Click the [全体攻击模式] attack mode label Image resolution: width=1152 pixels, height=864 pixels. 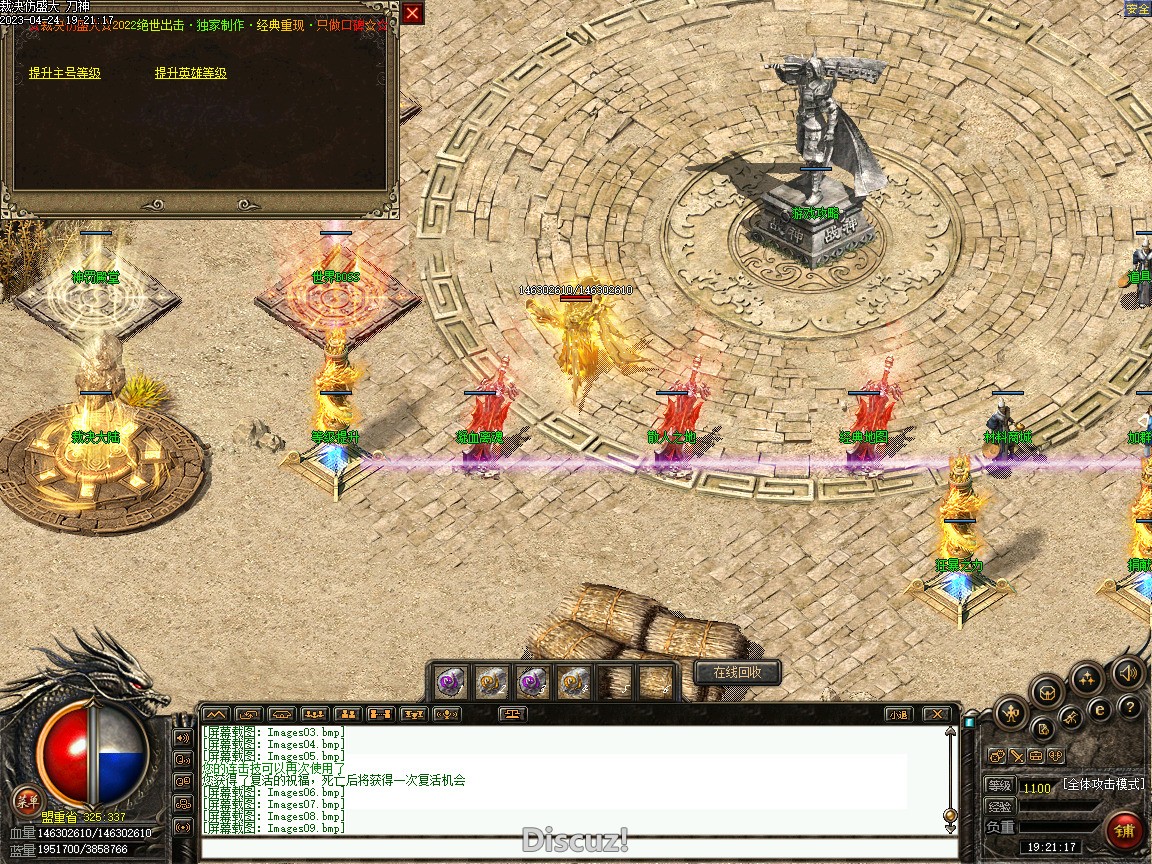(x=1103, y=784)
